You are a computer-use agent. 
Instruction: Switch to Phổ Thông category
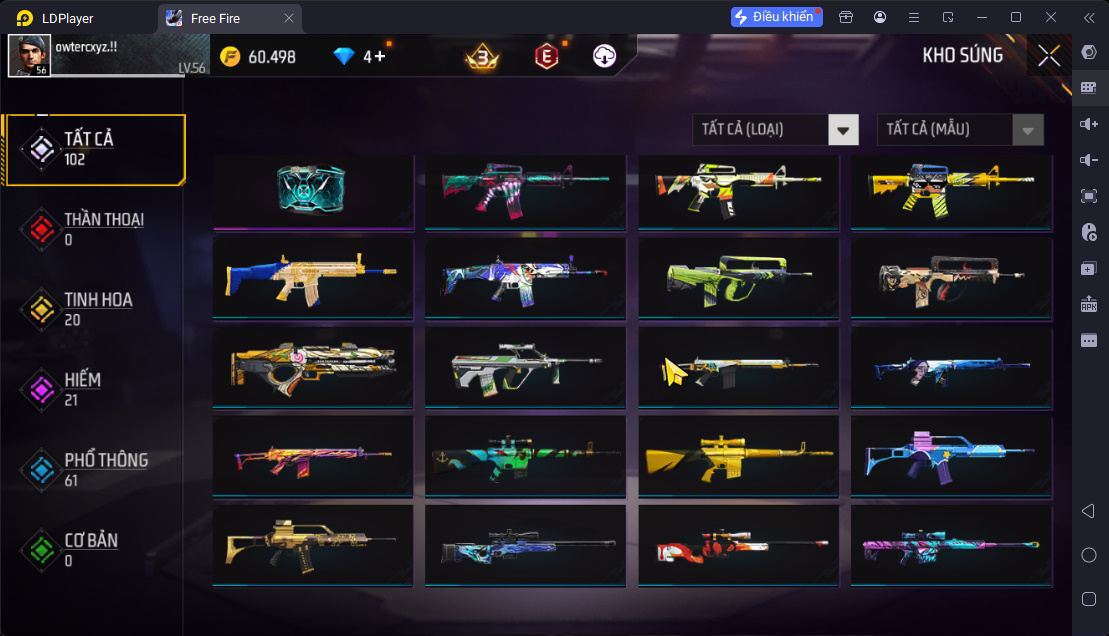[93, 469]
